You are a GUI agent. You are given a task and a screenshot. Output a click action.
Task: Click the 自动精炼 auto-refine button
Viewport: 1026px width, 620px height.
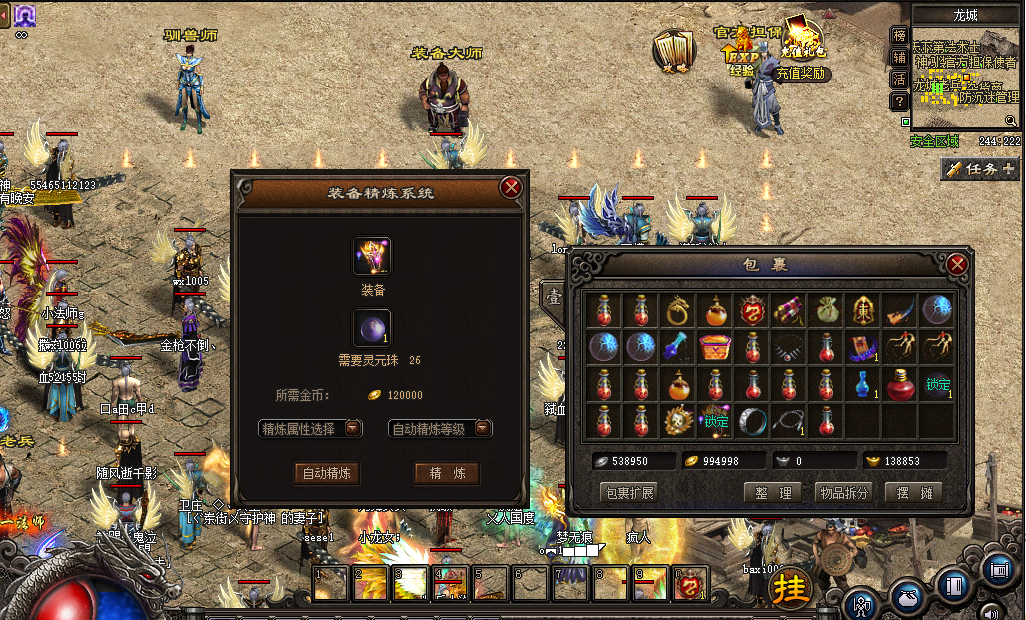click(x=327, y=473)
